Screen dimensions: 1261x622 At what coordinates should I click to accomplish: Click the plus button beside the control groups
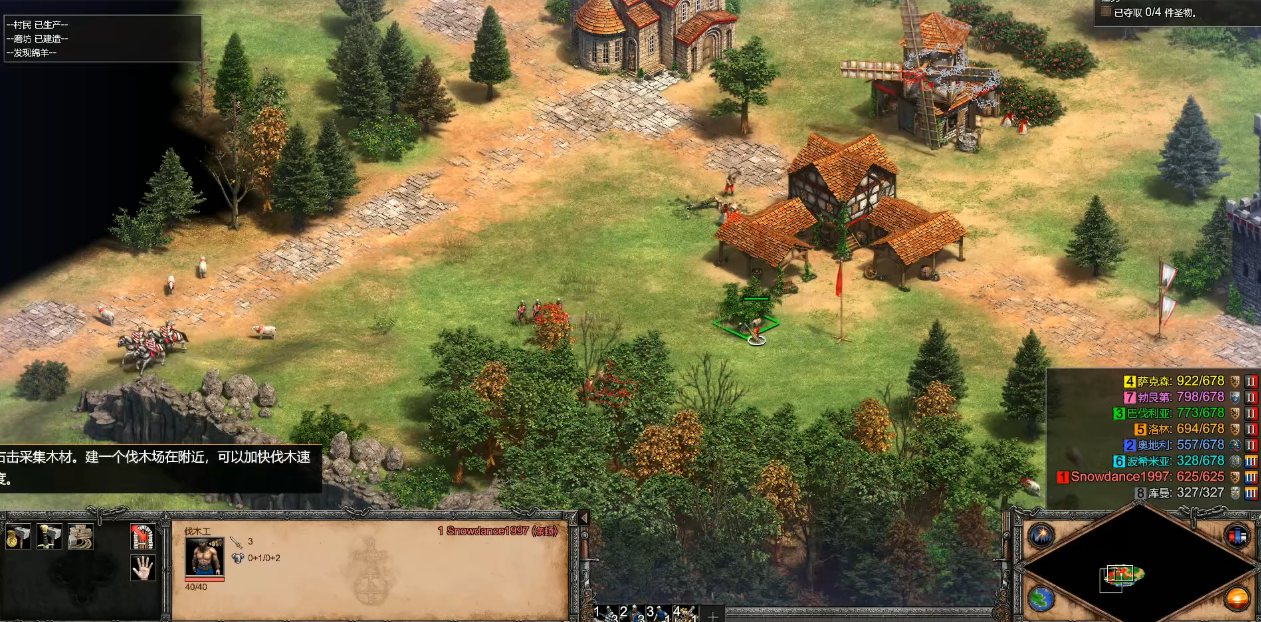pos(713,614)
